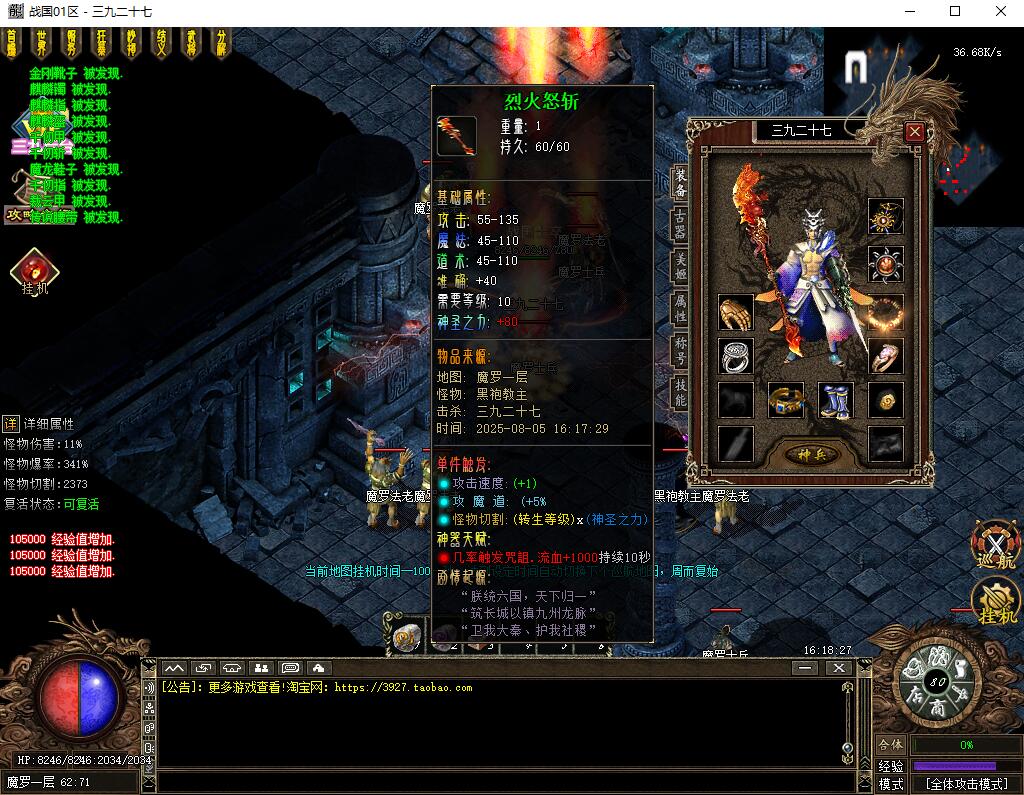
Task: Select the glowing beaded bracelet slot
Action: (x=885, y=313)
